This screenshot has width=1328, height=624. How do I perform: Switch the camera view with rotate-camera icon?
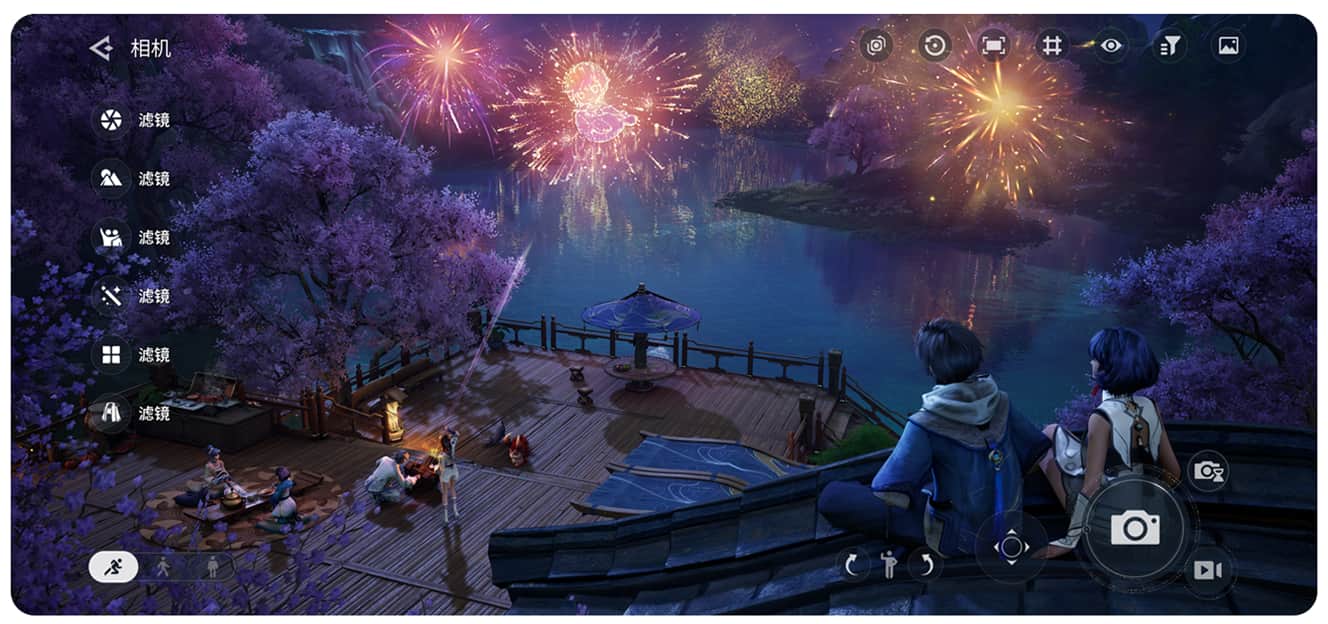[x=877, y=45]
